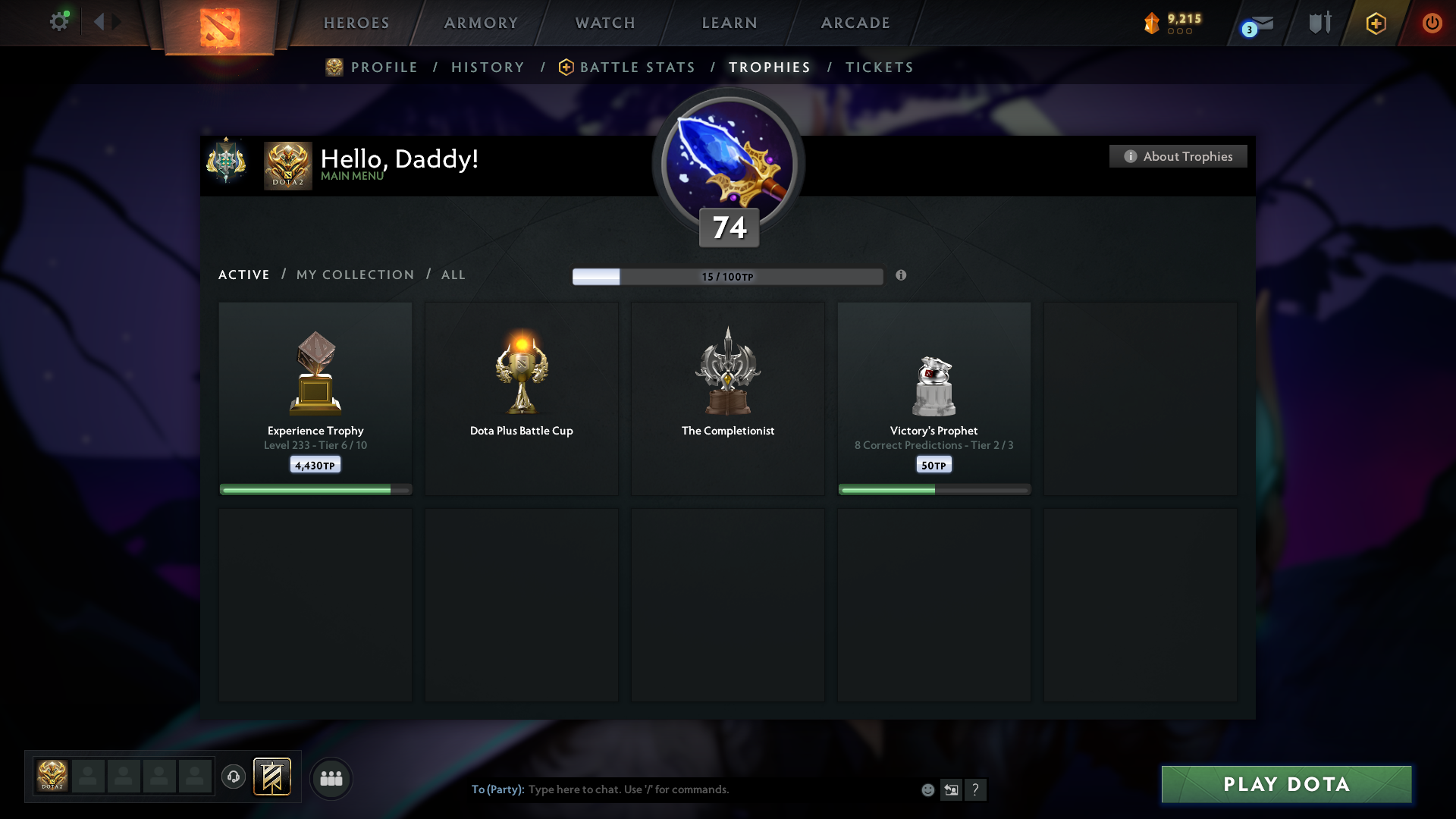Screen dimensions: 1456x819
Task: Open the Arcade section
Action: (855, 23)
